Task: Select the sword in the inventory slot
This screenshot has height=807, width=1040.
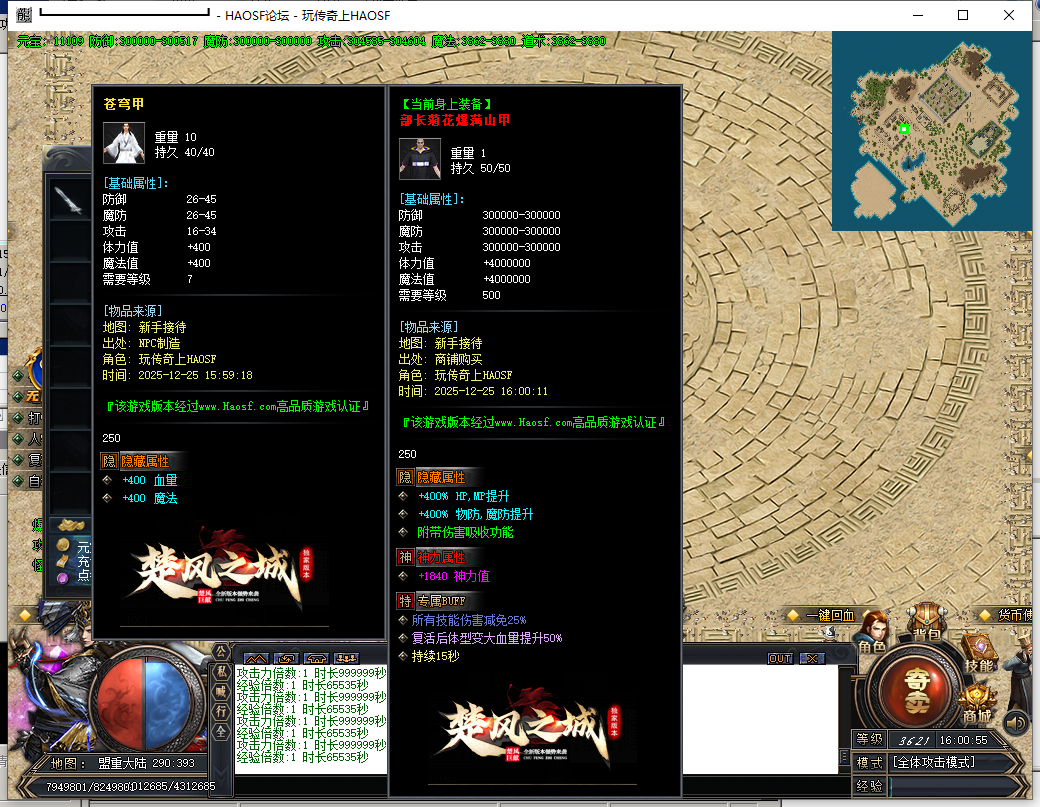Action: click(x=68, y=199)
